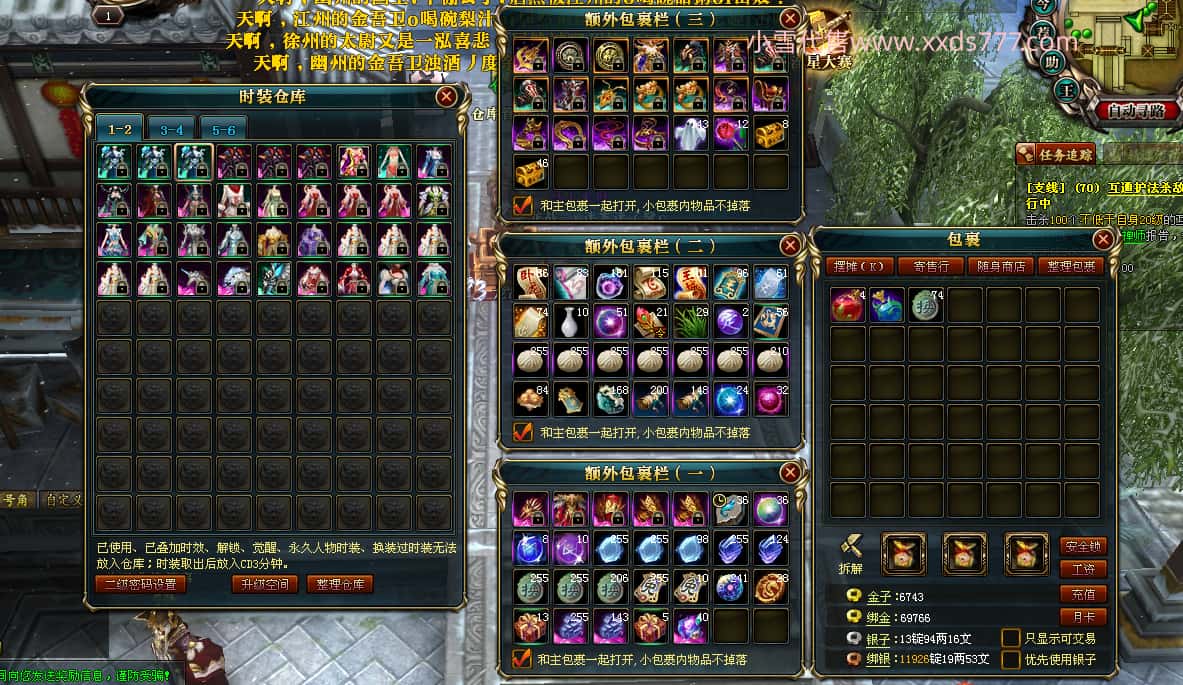Sort the bag with 整理包裹
1183x685 pixels.
click(x=1069, y=266)
